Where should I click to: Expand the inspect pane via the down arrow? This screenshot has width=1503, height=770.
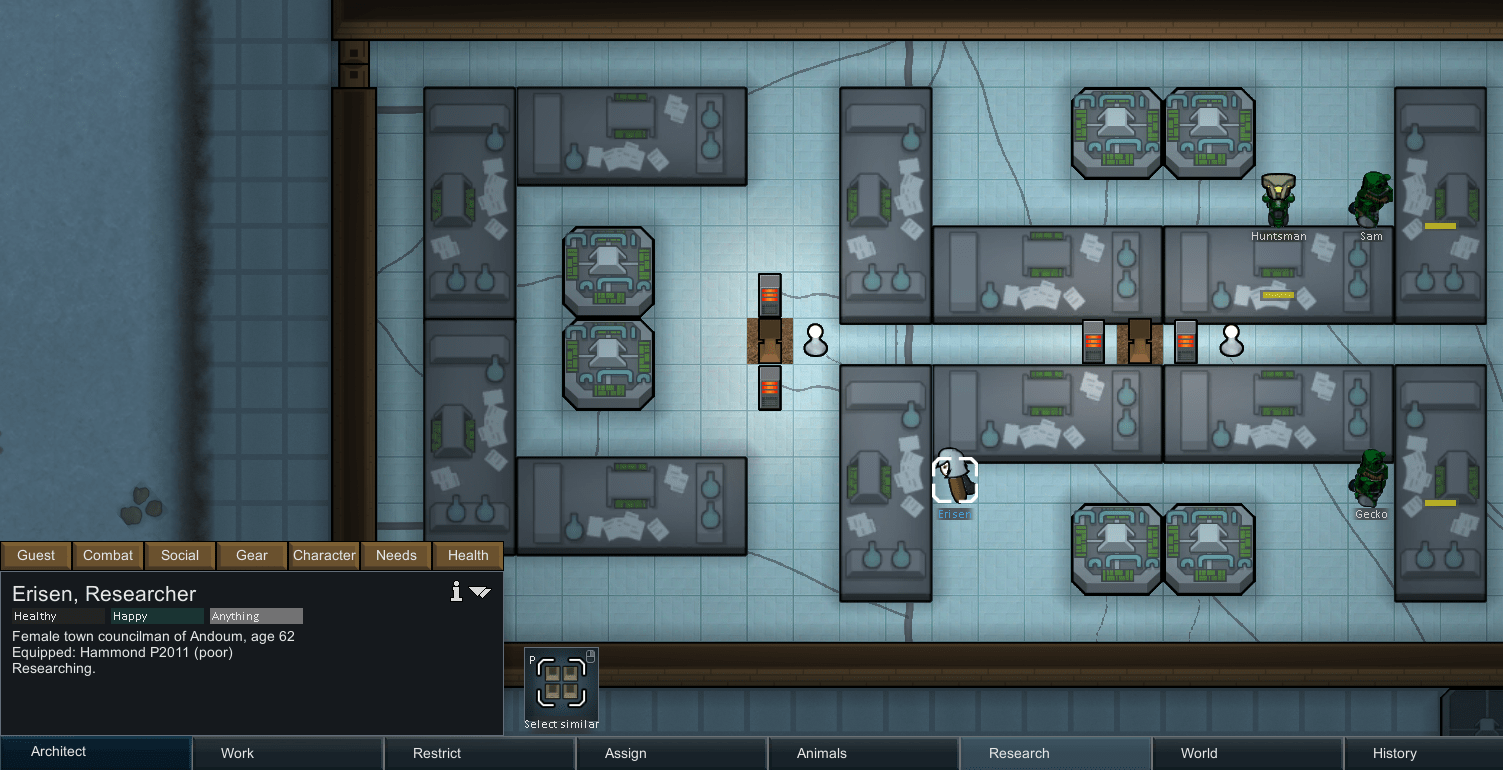tap(482, 592)
